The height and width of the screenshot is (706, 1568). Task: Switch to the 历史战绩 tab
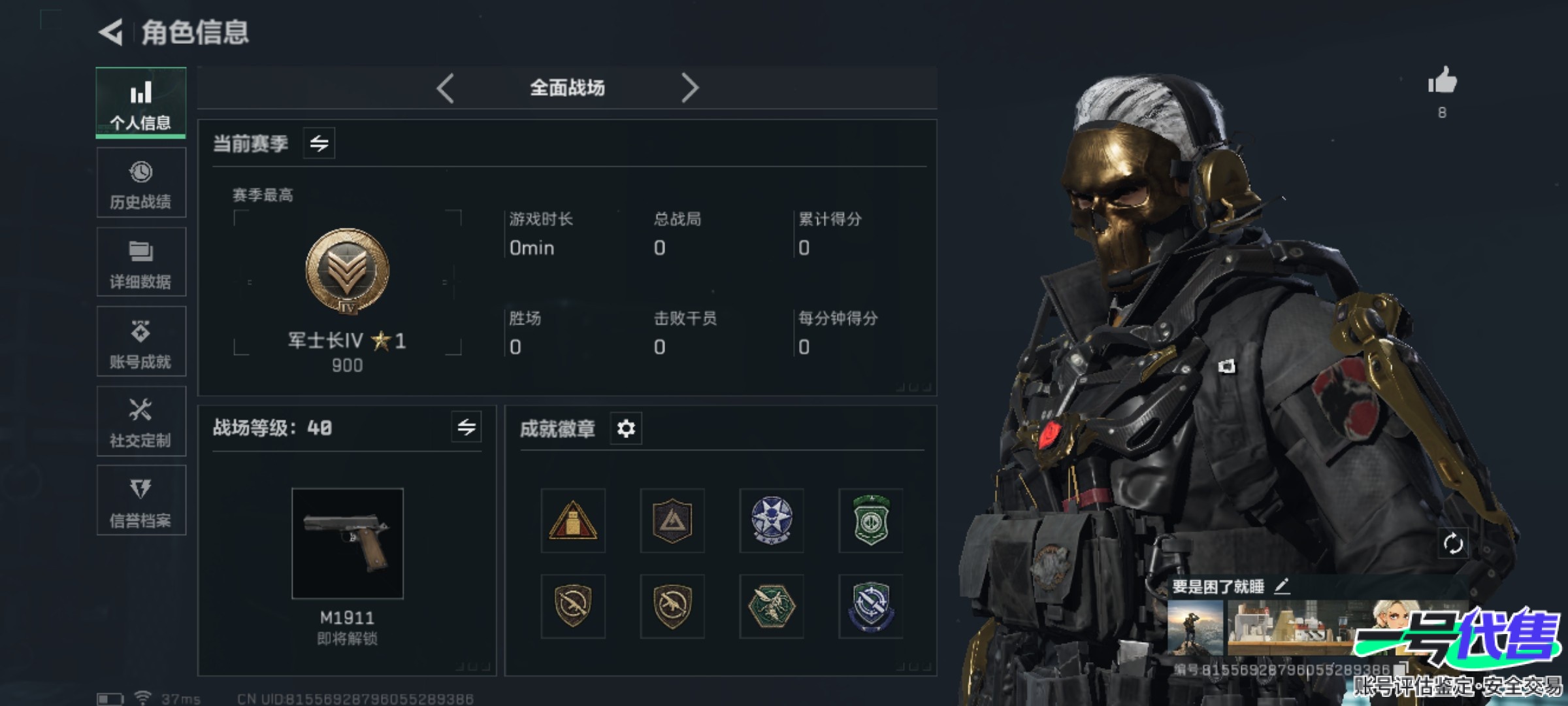(141, 182)
